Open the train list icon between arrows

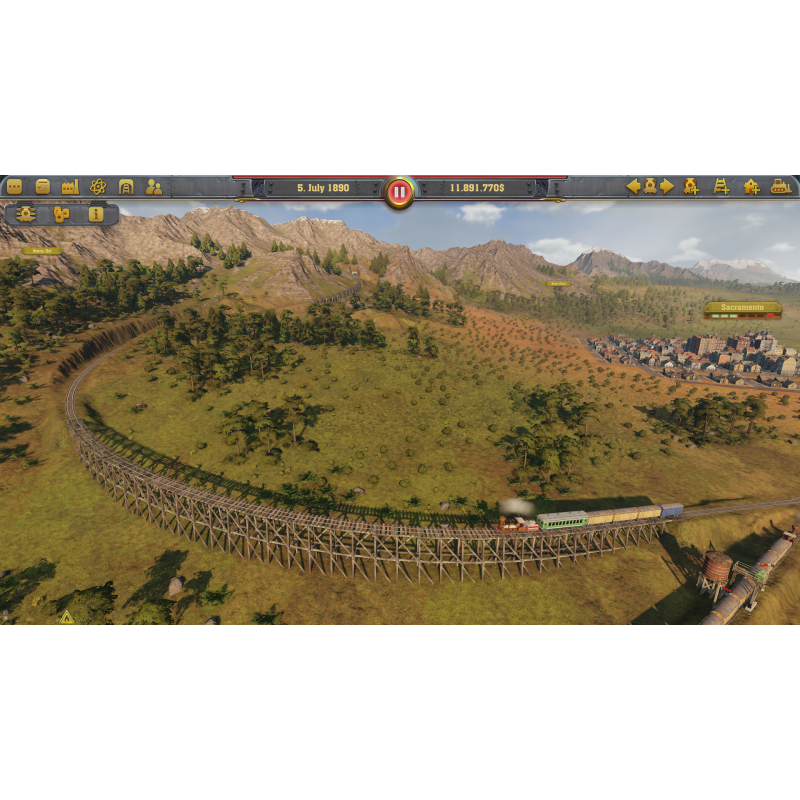(x=650, y=186)
